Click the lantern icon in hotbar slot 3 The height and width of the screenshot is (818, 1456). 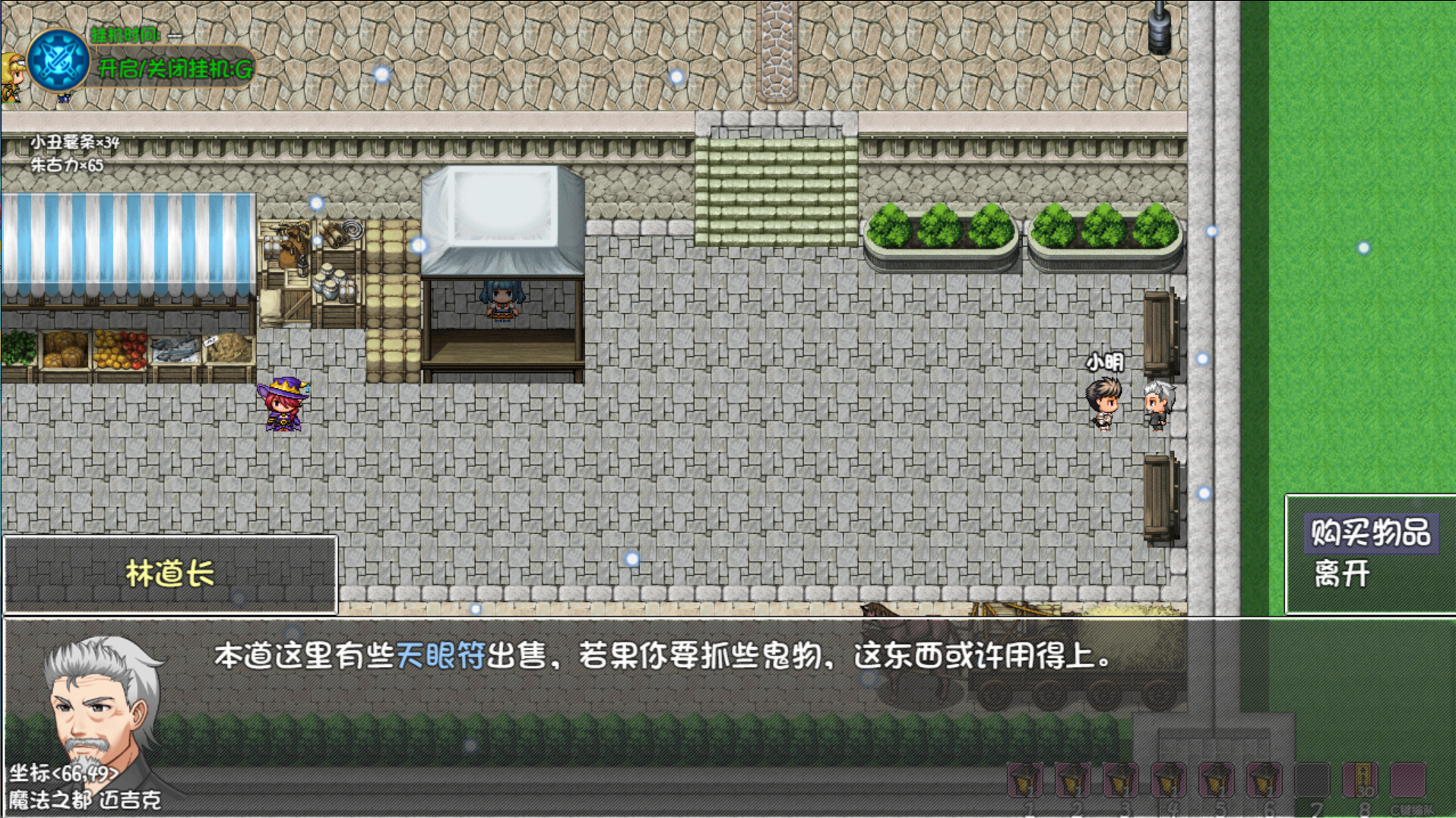1119,780
